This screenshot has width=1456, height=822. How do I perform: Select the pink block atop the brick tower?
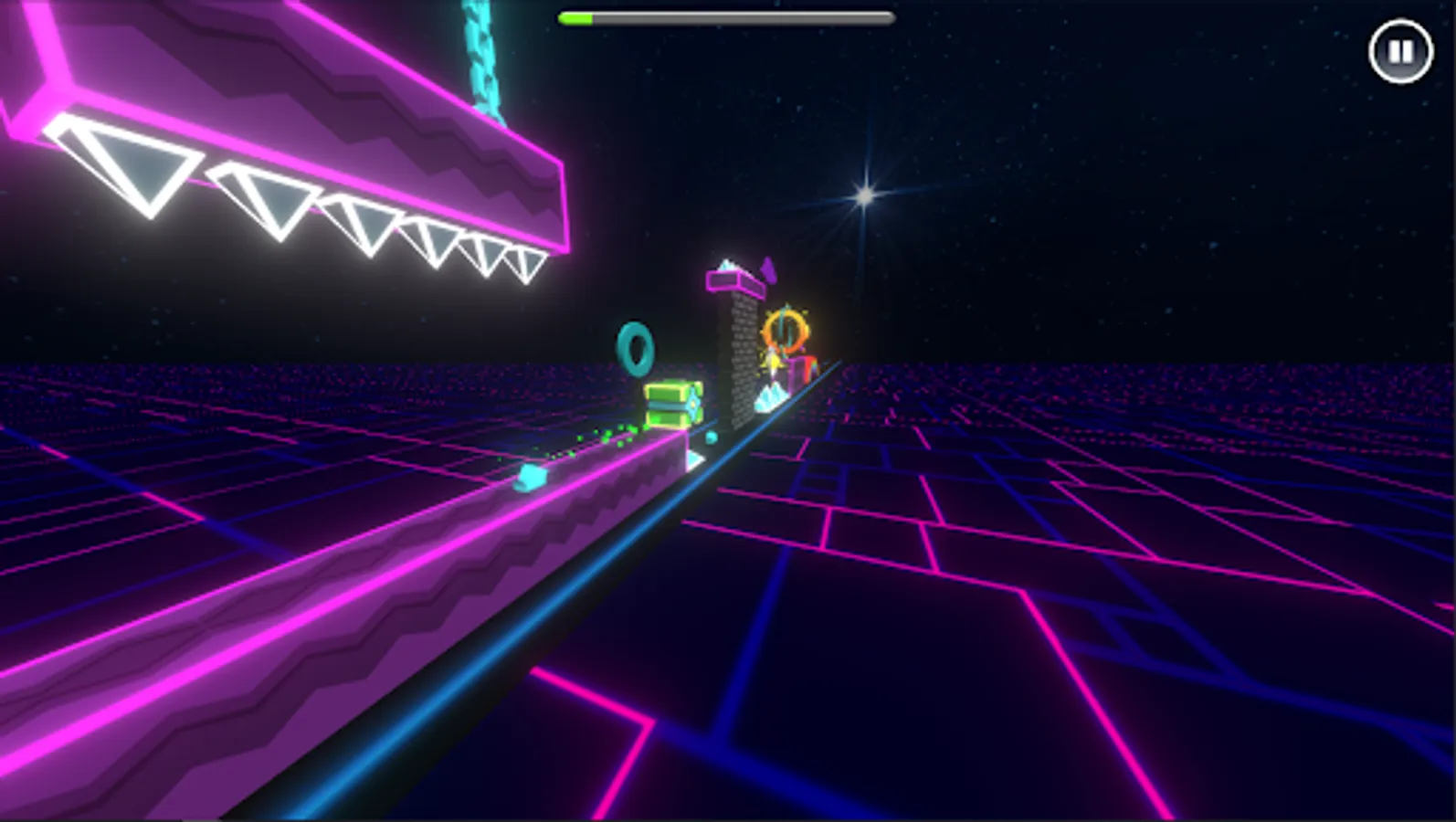(734, 281)
